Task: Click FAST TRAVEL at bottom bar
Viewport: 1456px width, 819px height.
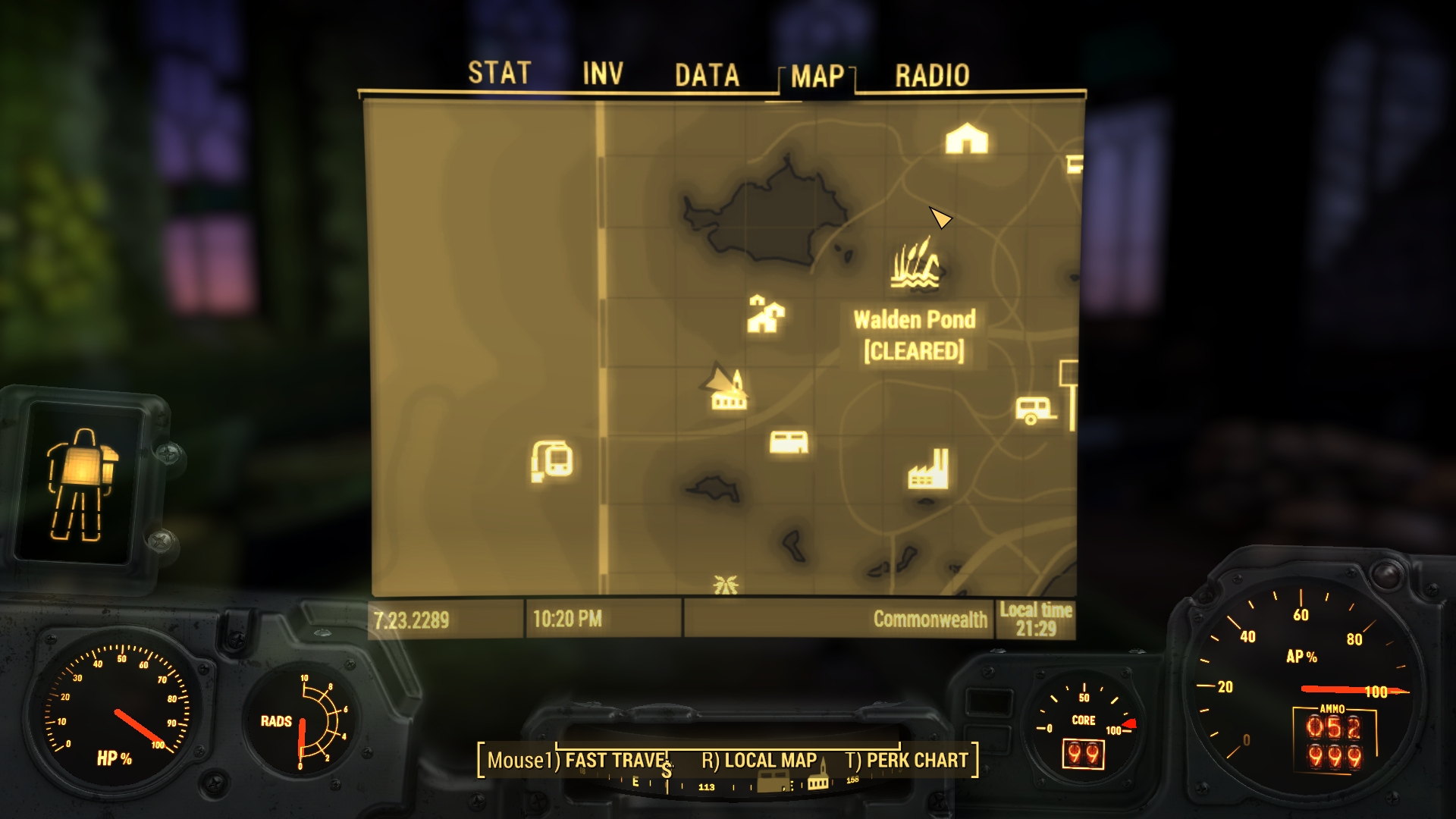Action: [x=618, y=759]
